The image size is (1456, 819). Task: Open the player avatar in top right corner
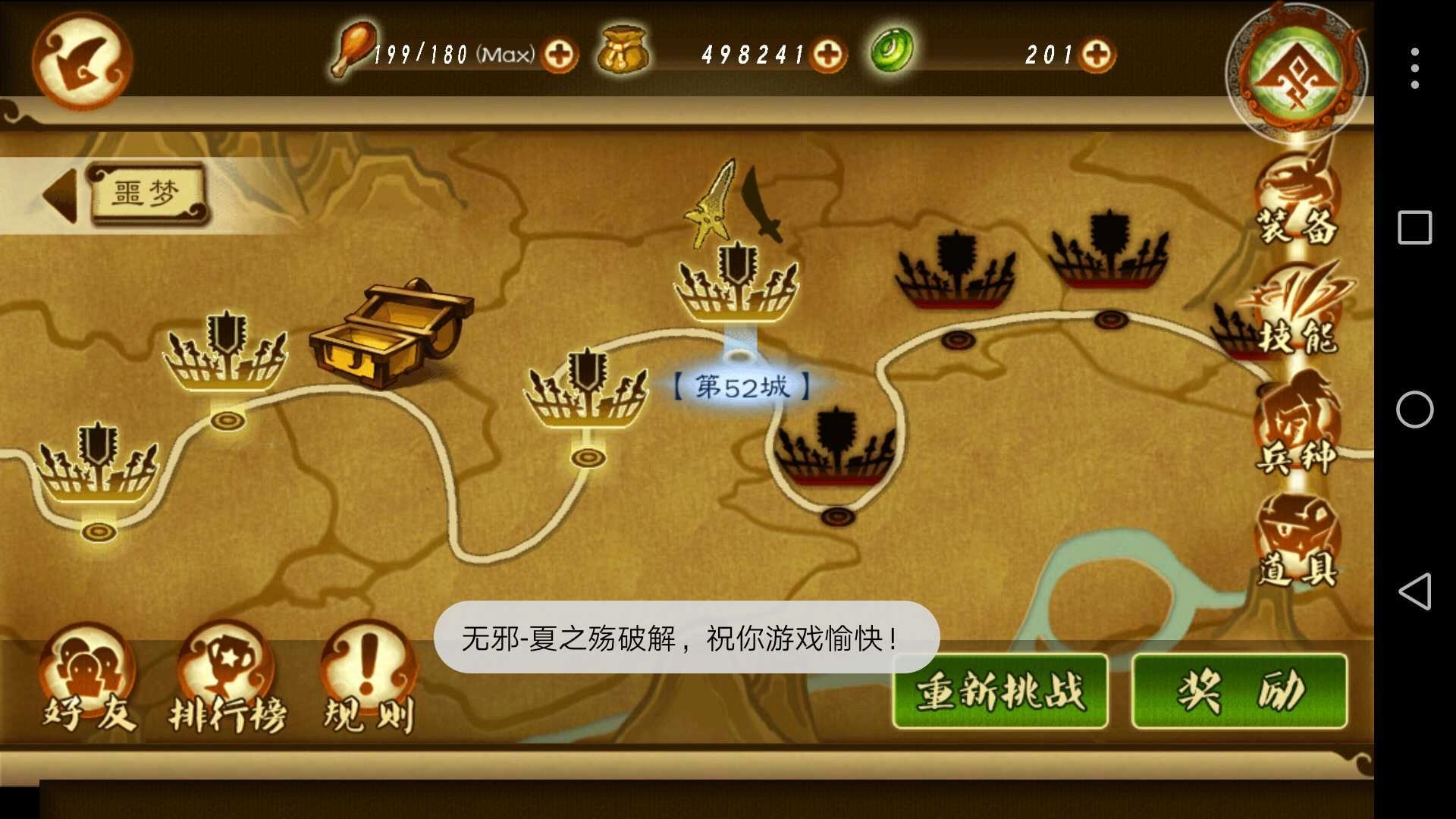point(1293,72)
